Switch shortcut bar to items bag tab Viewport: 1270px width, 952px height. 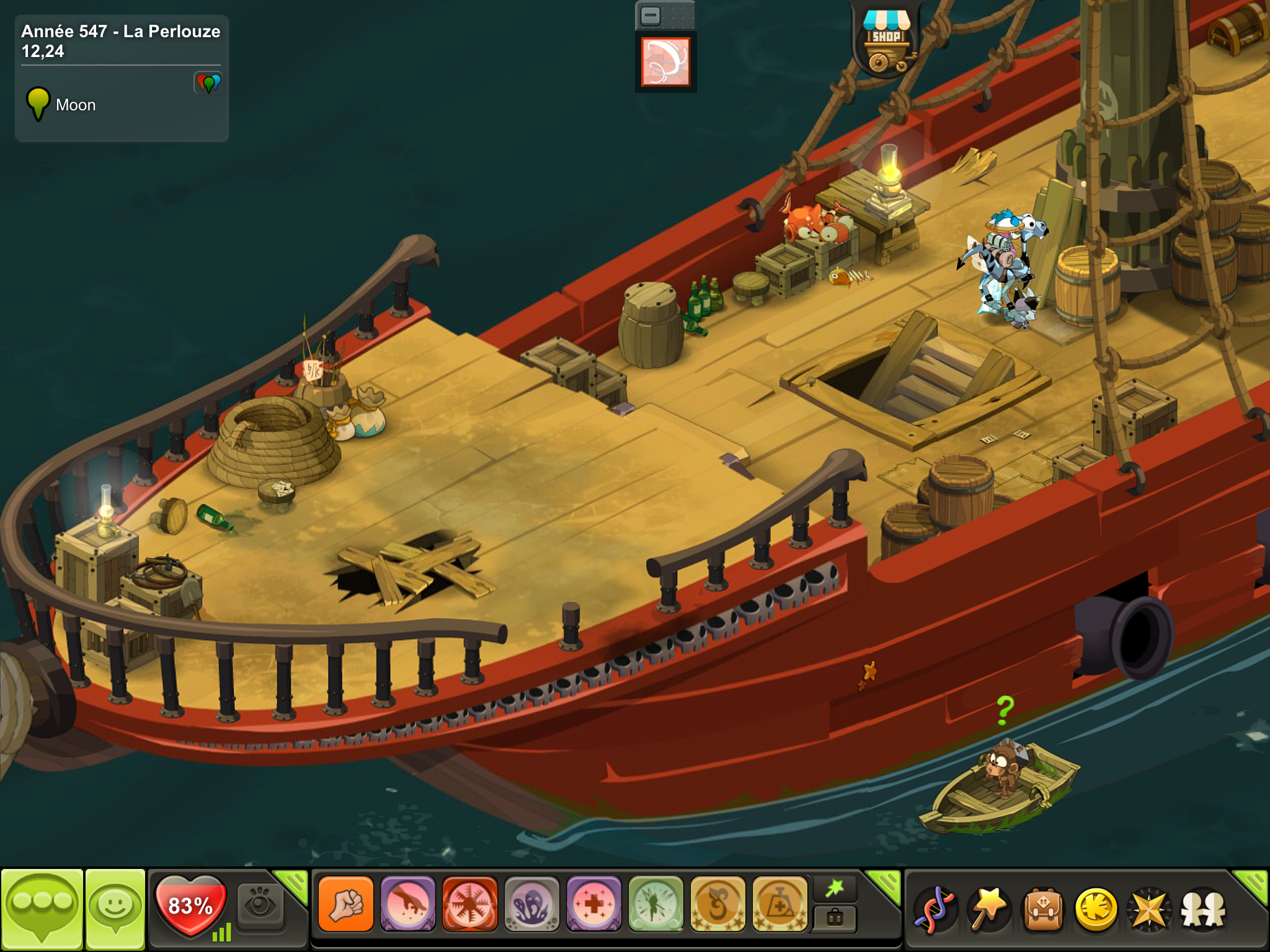[835, 919]
